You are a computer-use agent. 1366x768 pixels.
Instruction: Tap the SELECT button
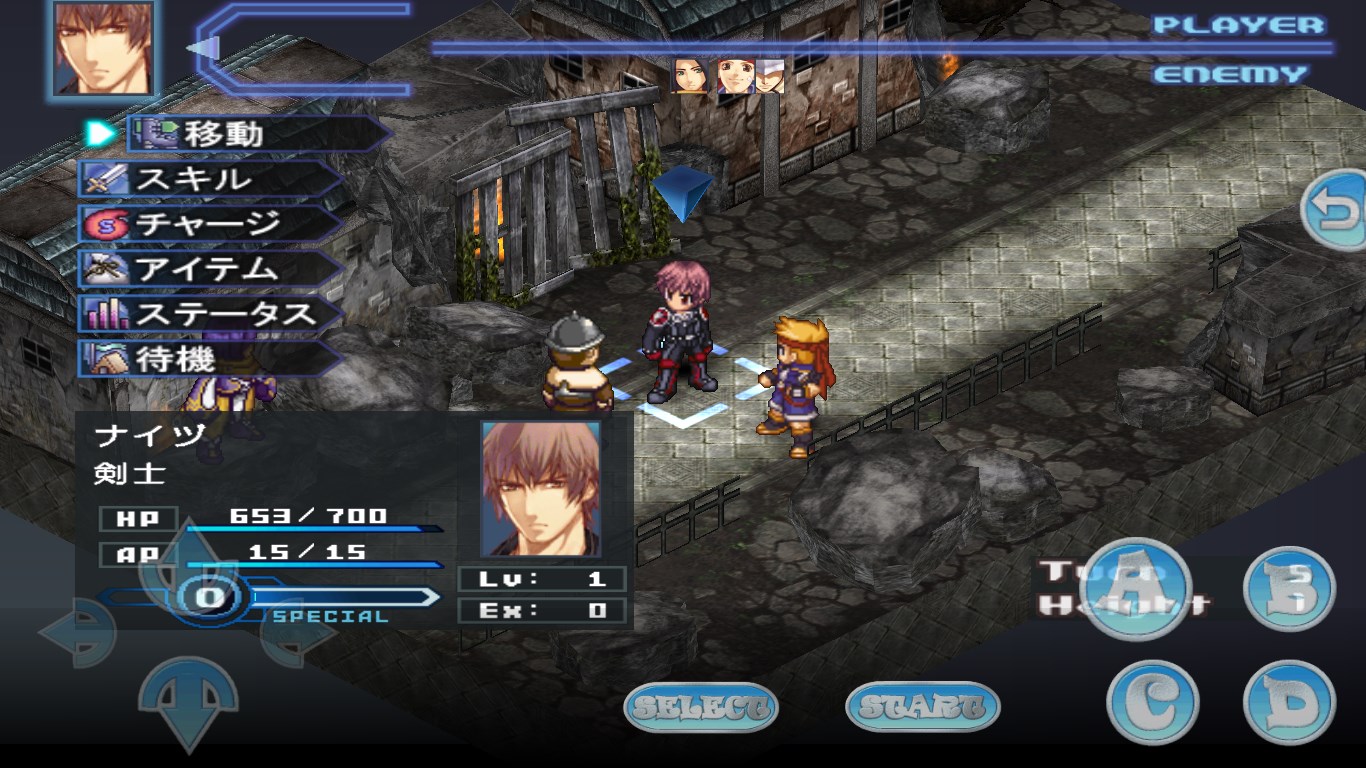point(701,708)
